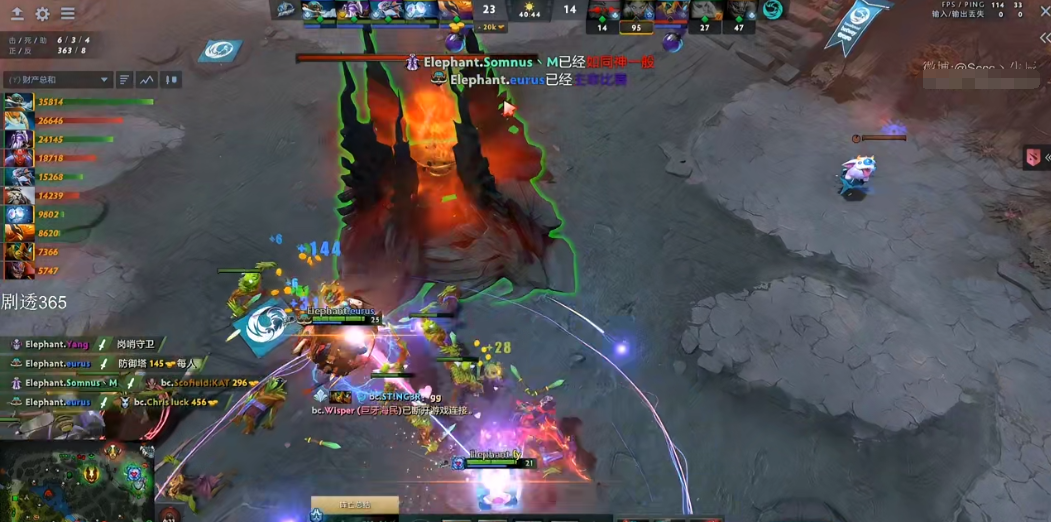Click the teal team logo on the top bar
The width and height of the screenshot is (1051, 522).
point(772,11)
